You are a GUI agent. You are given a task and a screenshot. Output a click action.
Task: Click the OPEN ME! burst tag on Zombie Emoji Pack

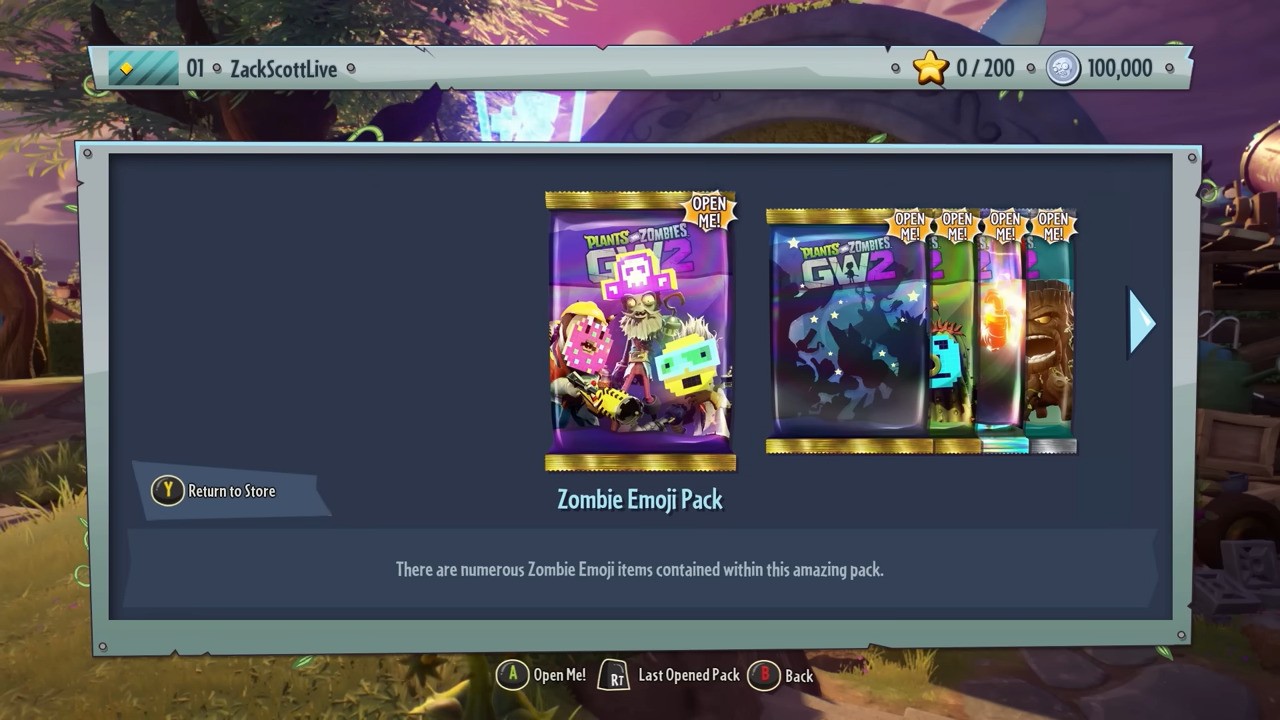pos(709,210)
